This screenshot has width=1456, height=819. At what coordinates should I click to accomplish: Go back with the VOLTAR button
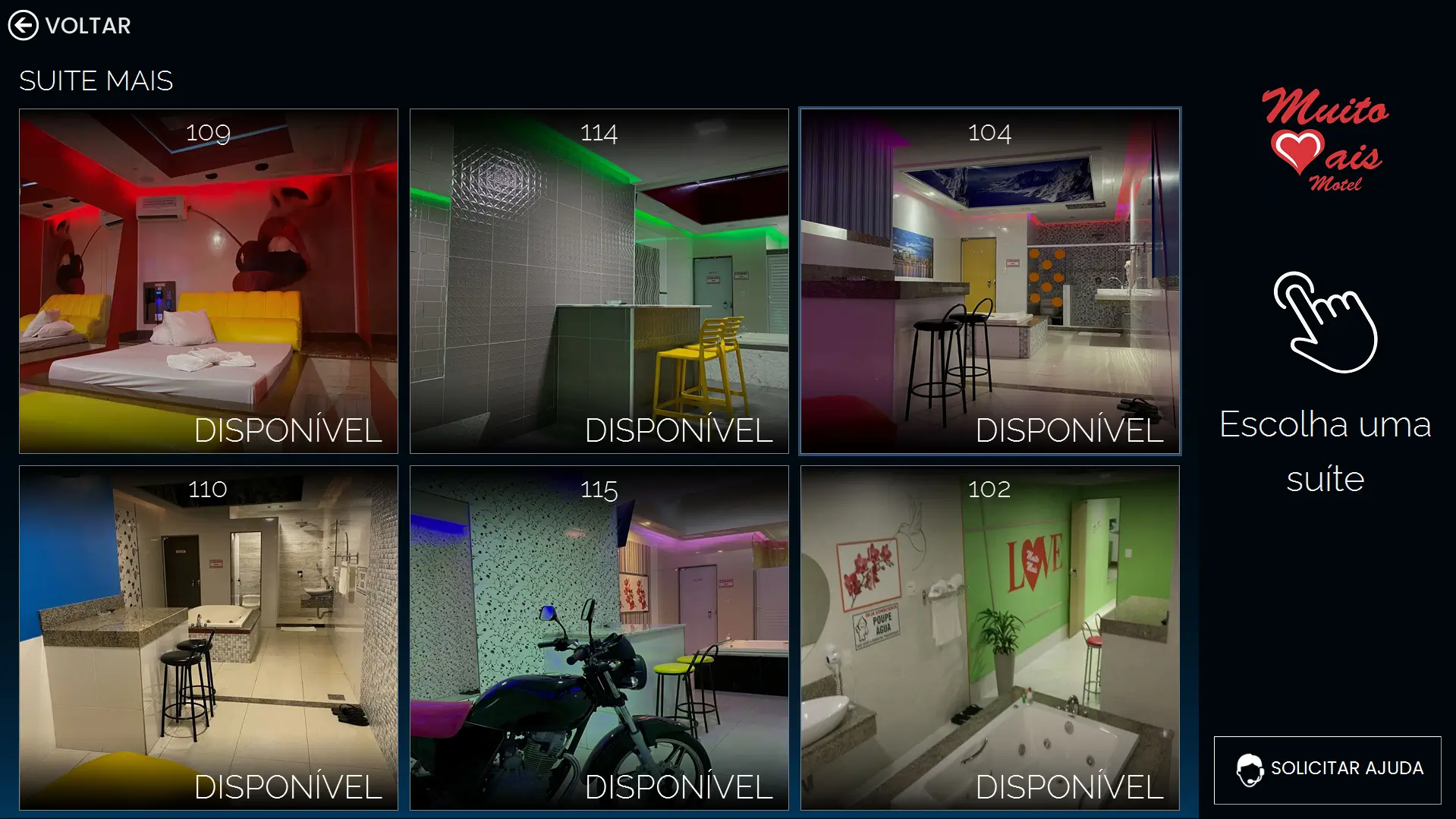[70, 25]
